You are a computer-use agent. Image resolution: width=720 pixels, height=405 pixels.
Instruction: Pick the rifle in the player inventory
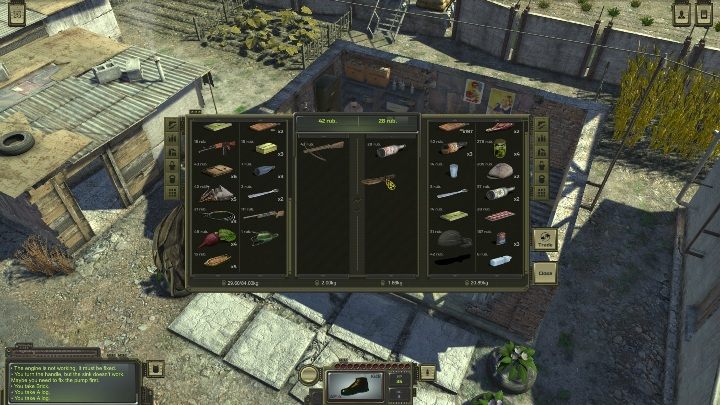point(217,147)
